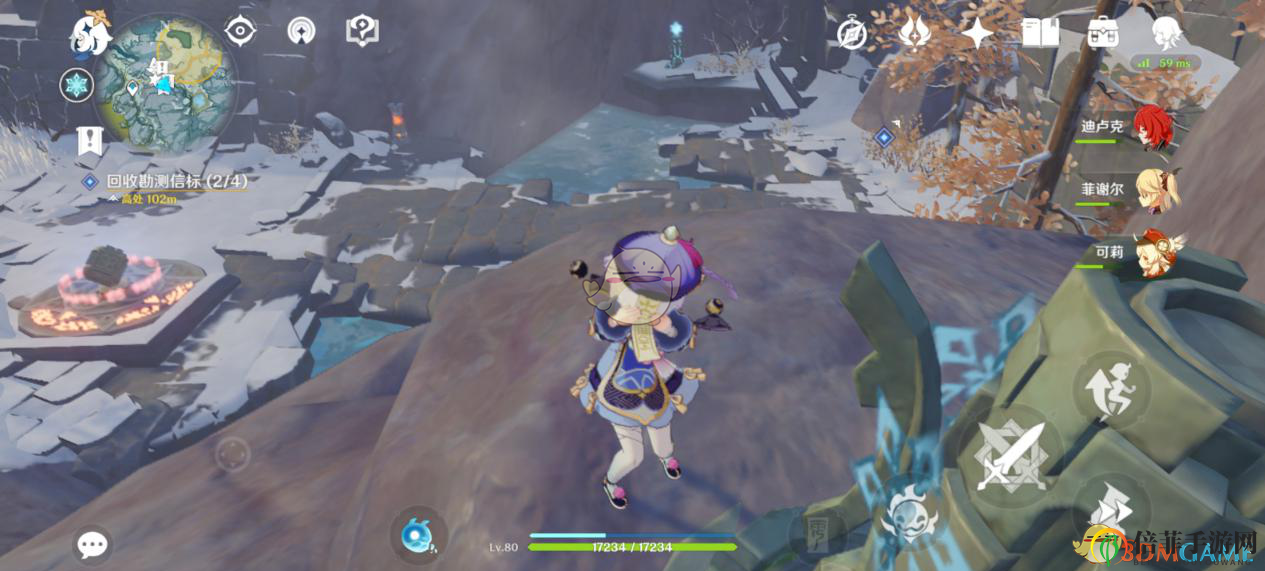1265x571 pixels.
Task: Open the four-pointed star wish icon
Action: [977, 34]
